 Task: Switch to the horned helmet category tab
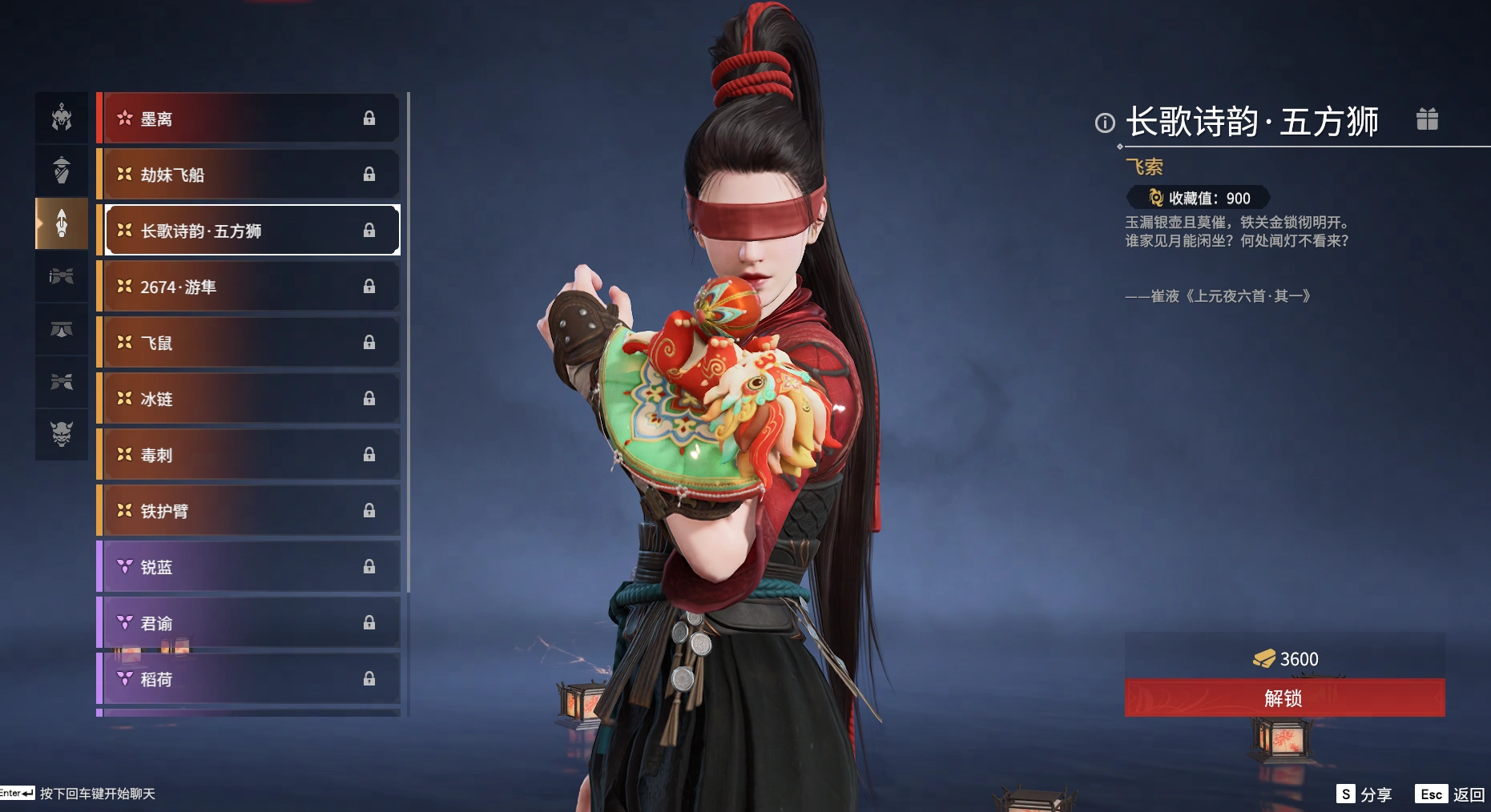[x=62, y=118]
